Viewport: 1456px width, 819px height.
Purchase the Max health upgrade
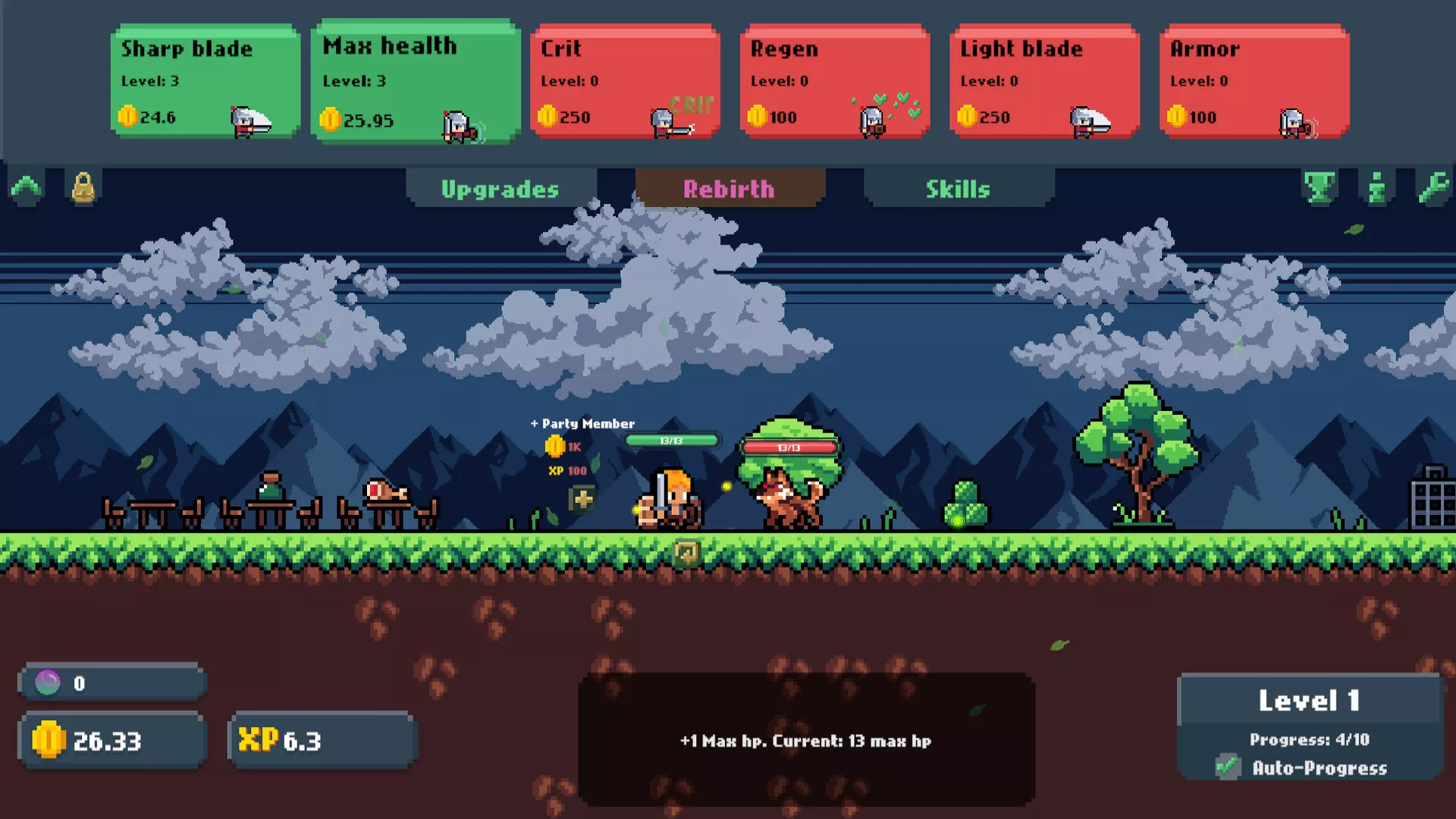click(415, 81)
